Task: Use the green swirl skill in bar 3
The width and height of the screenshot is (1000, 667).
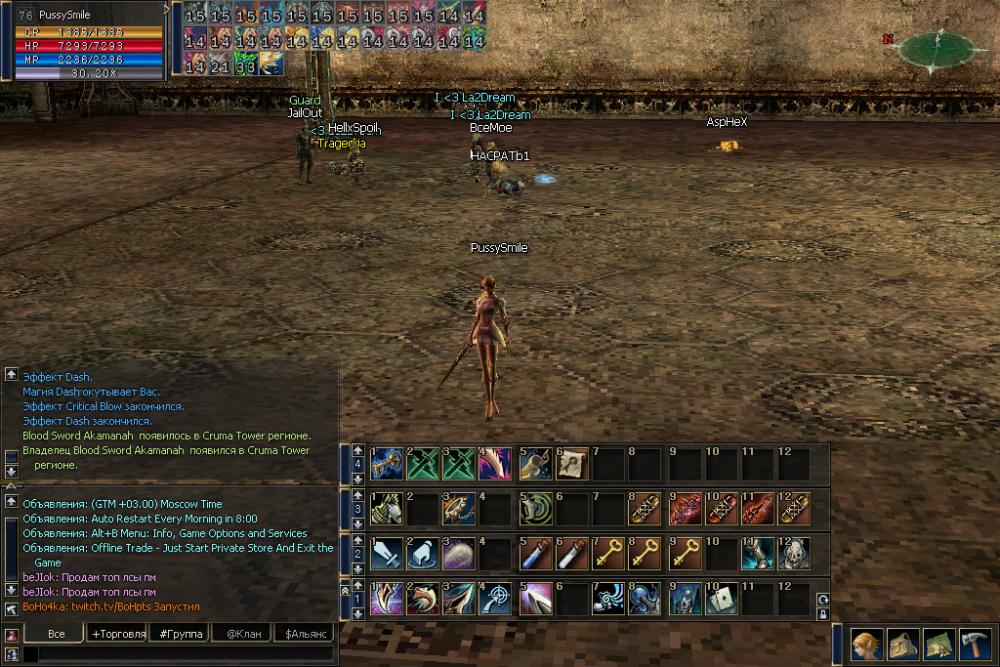Action: tap(534, 509)
